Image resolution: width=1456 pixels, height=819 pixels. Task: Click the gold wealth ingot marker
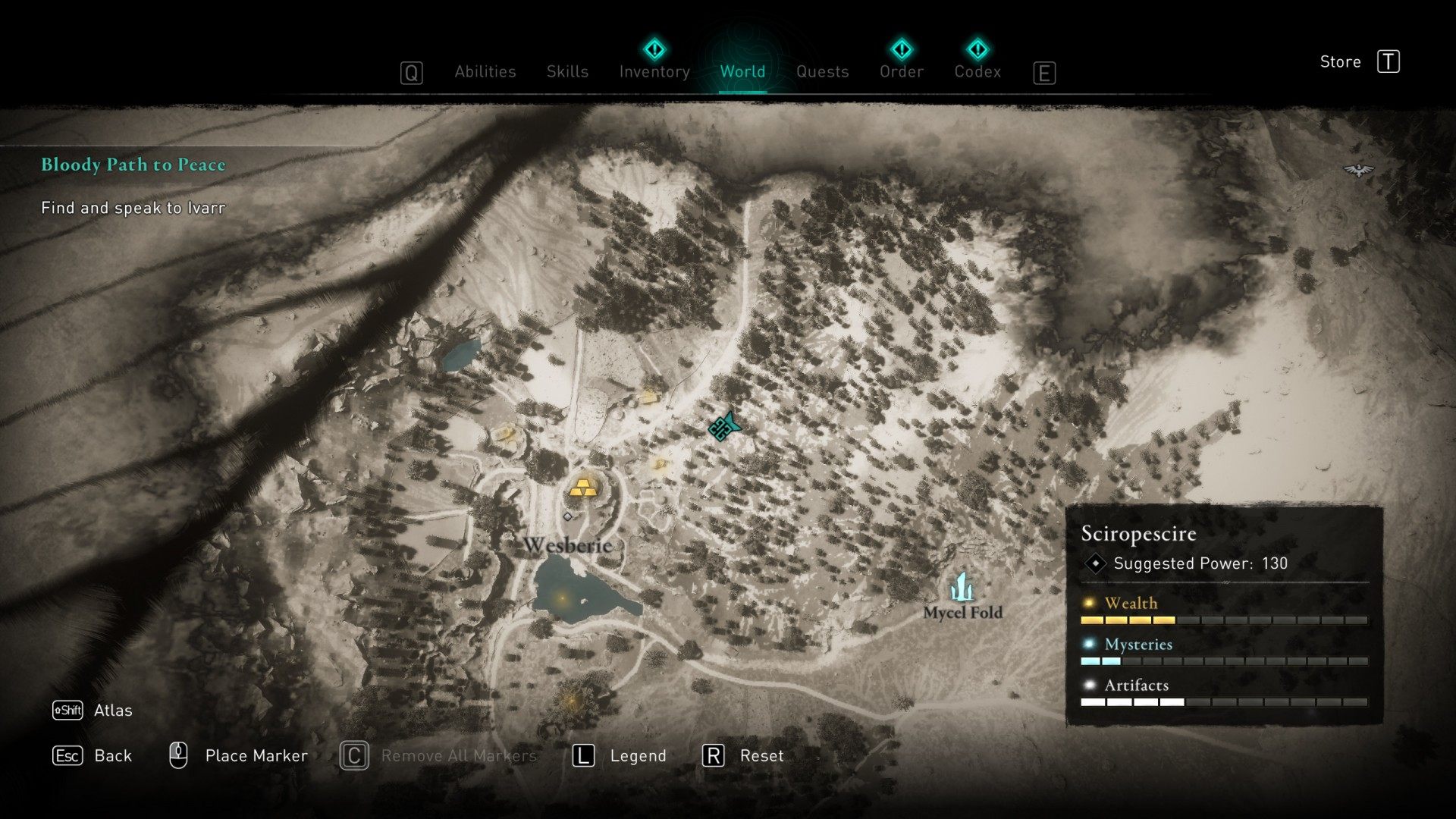click(x=582, y=488)
